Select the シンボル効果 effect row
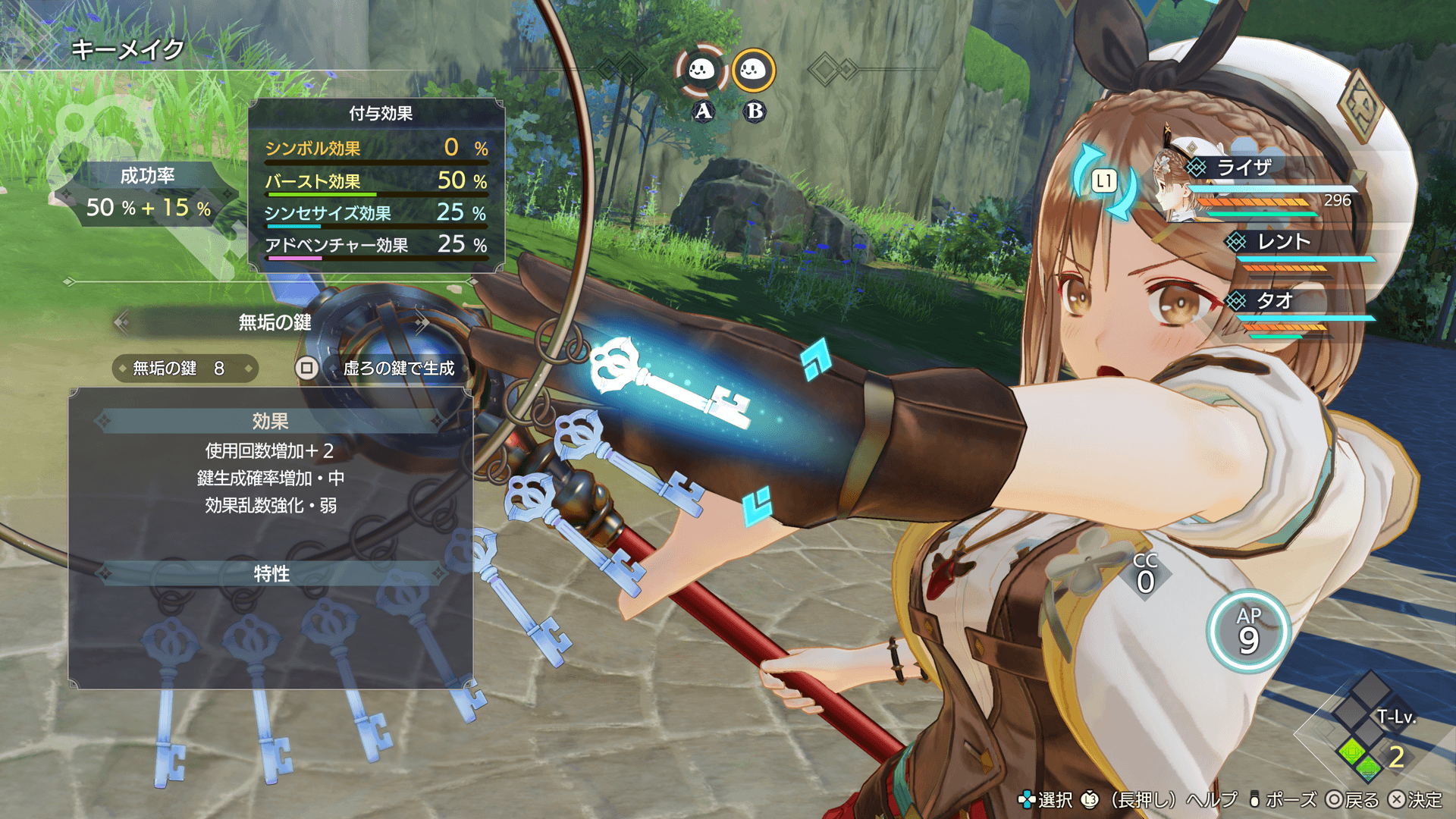Image resolution: width=1456 pixels, height=819 pixels. click(376, 149)
